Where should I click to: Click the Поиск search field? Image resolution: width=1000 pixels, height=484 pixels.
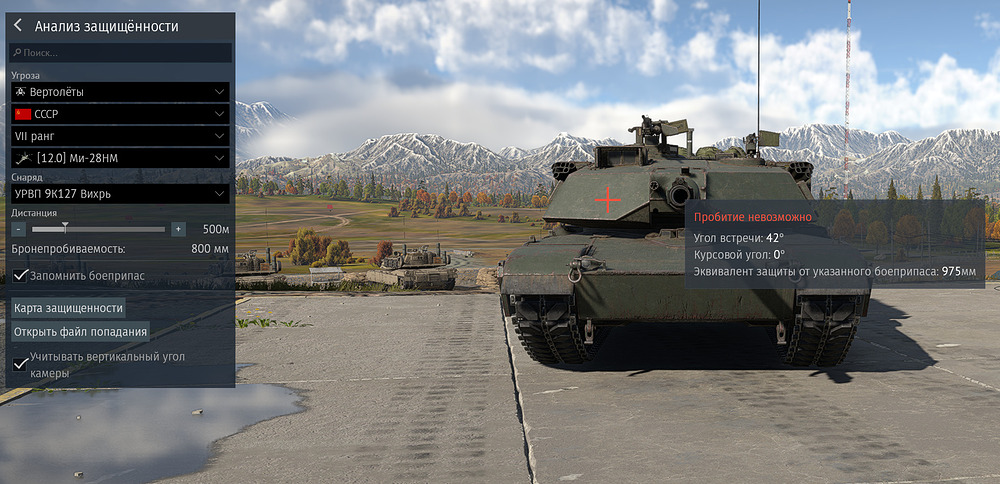pos(120,52)
